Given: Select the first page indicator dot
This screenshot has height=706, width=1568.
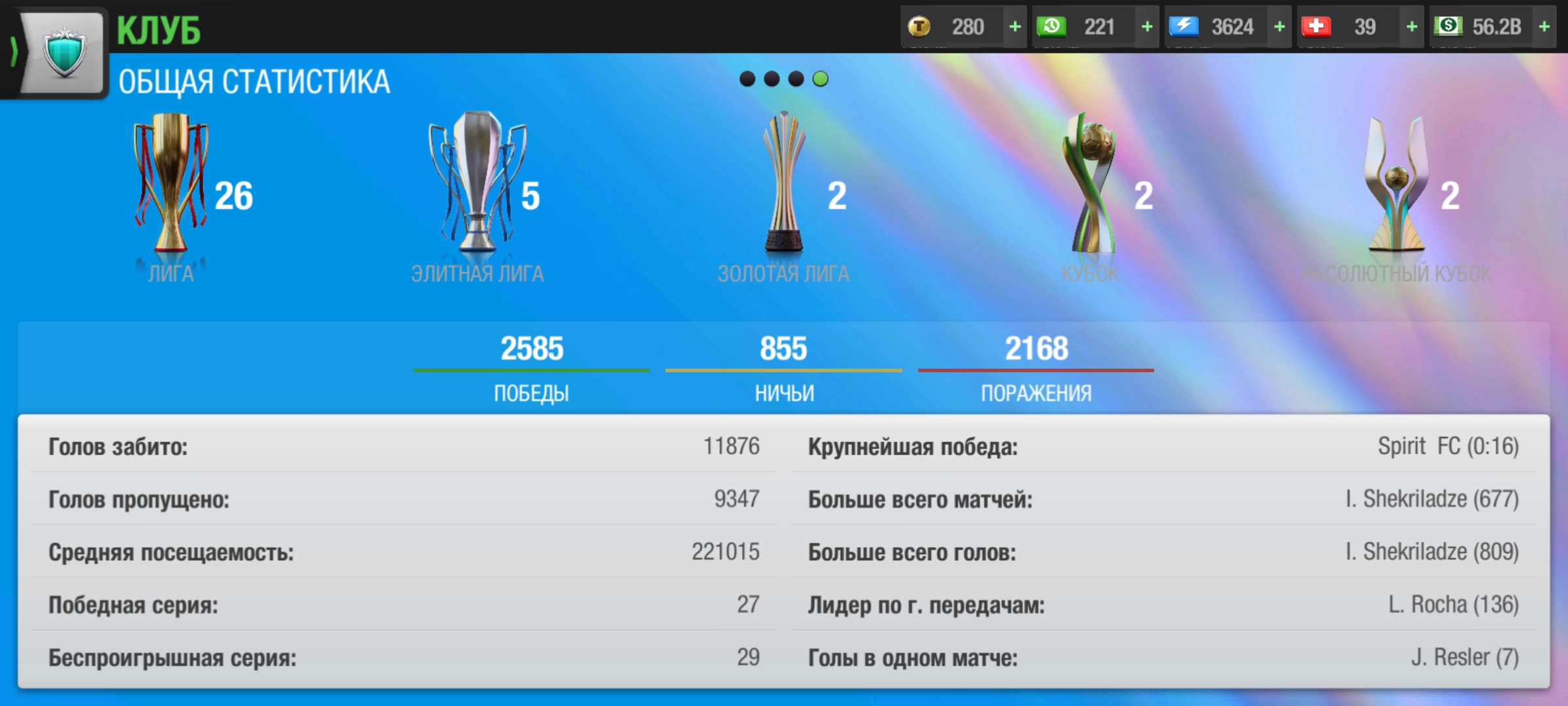Looking at the screenshot, I should click(747, 80).
